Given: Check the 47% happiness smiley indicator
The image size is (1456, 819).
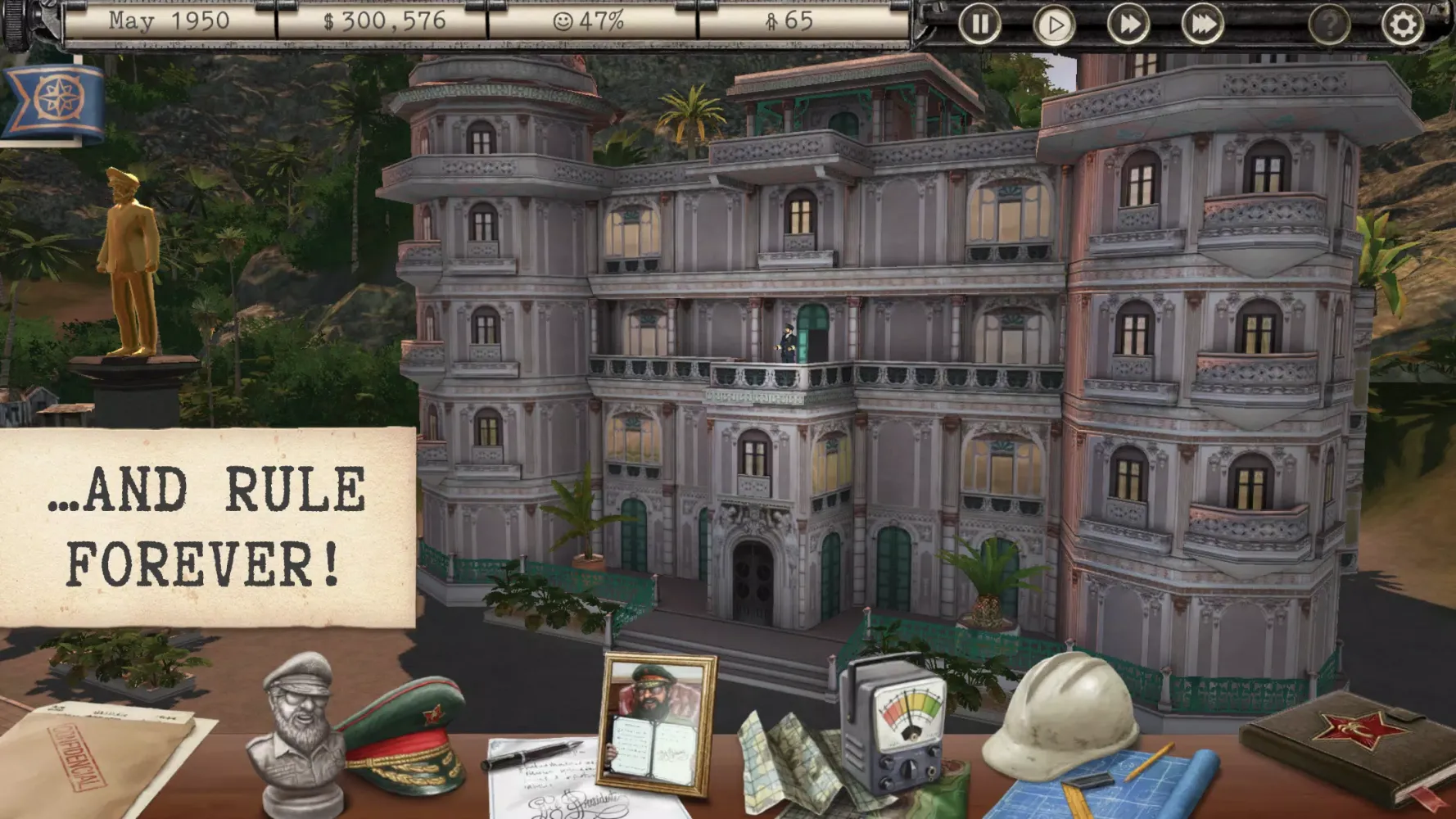Looking at the screenshot, I should (x=588, y=24).
